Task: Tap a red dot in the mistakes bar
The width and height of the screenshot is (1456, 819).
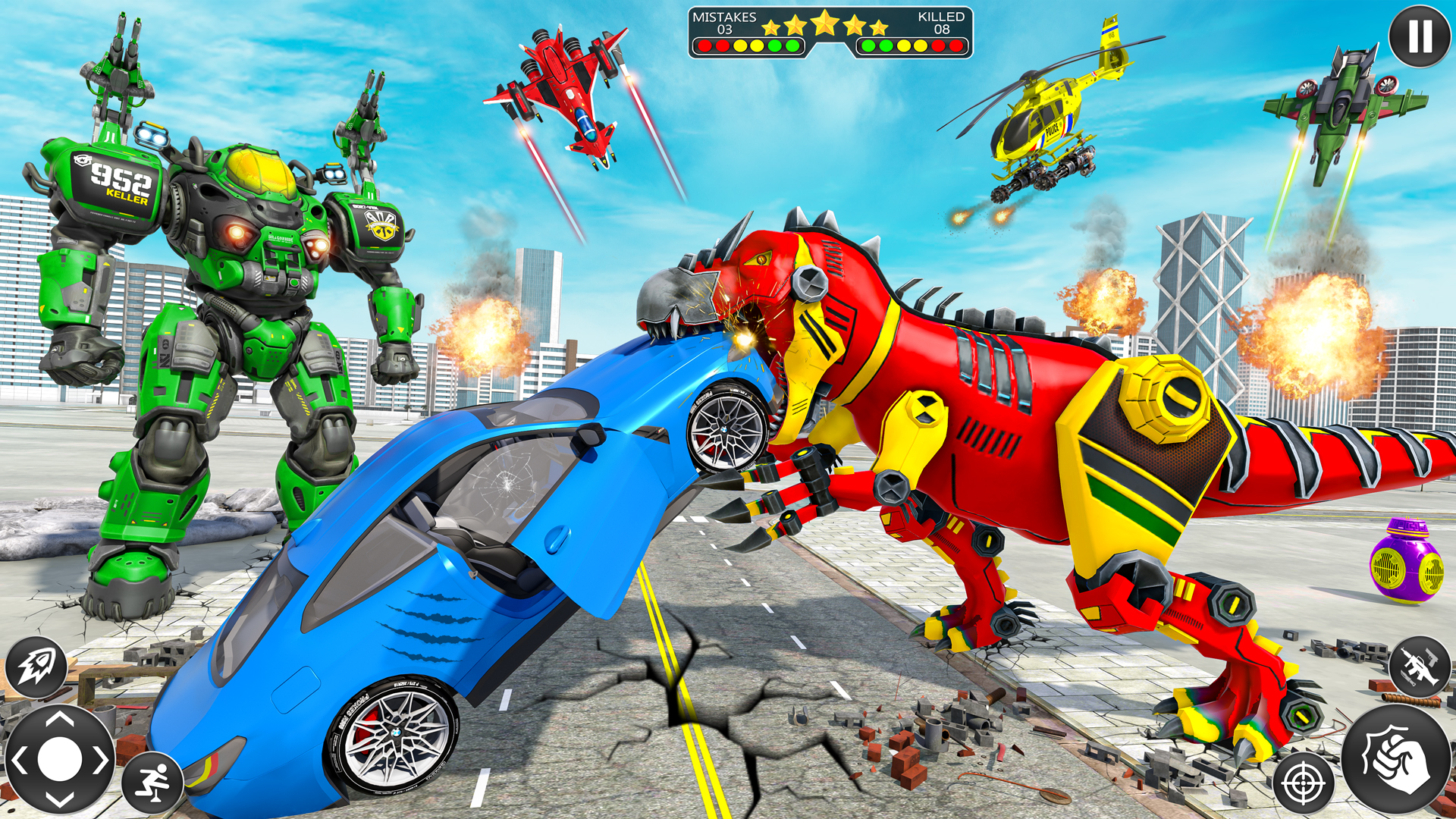Action: tap(704, 45)
